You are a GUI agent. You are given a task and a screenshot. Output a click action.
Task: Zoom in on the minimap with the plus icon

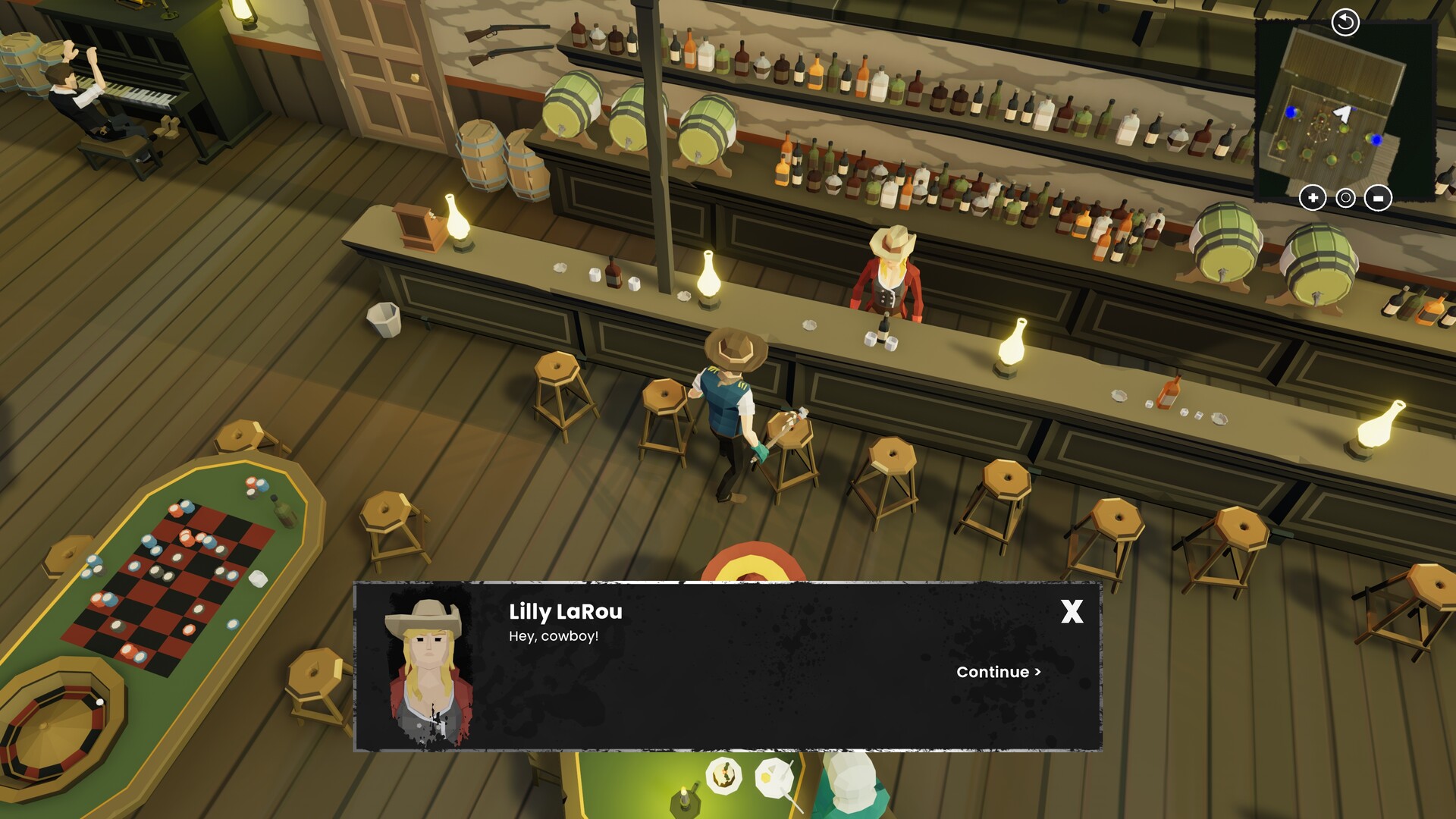point(1313,198)
